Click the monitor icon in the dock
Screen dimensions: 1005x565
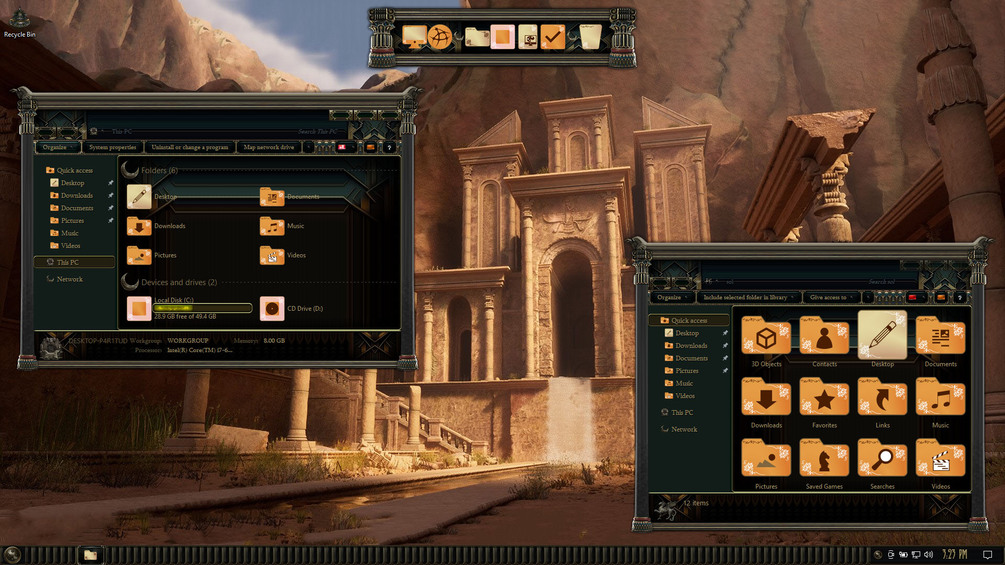[x=414, y=37]
